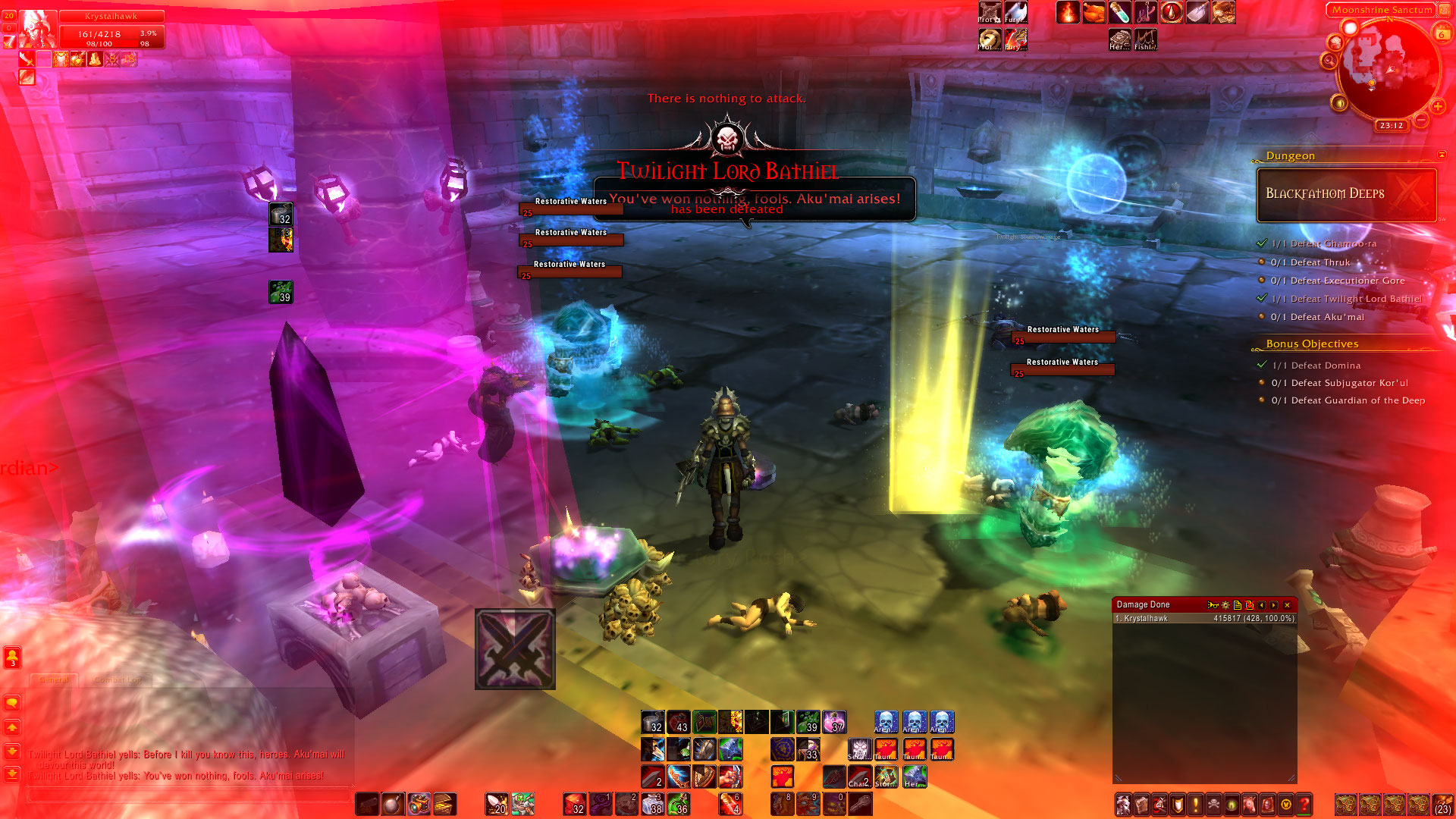
Task: Zoom in on the minimap
Action: [1437, 107]
